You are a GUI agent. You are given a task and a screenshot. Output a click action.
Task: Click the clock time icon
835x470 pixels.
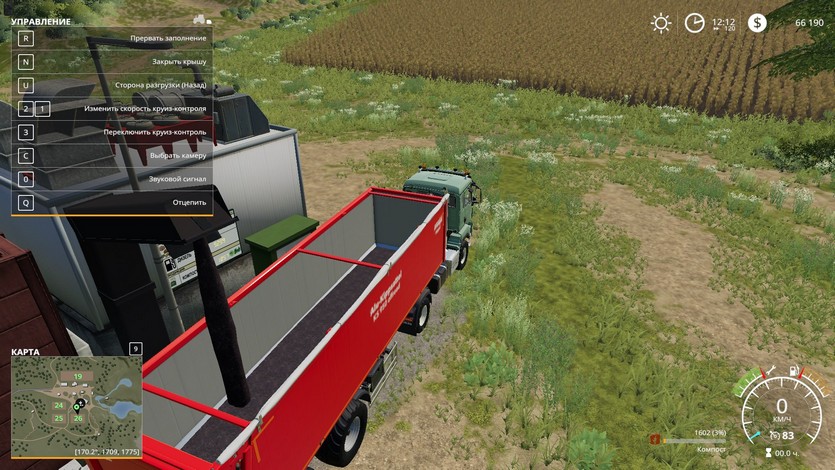694,23
